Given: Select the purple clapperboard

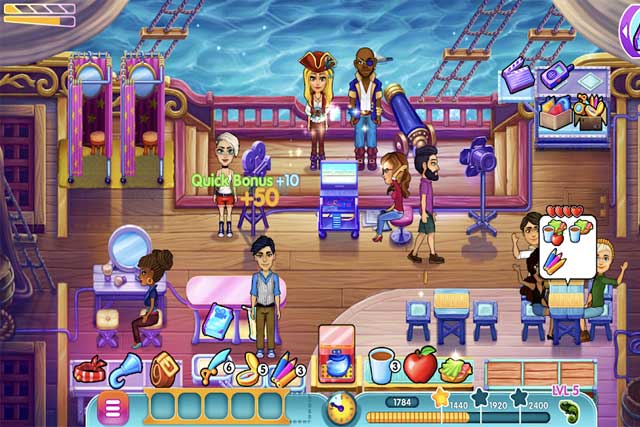Looking at the screenshot, I should (518, 76).
